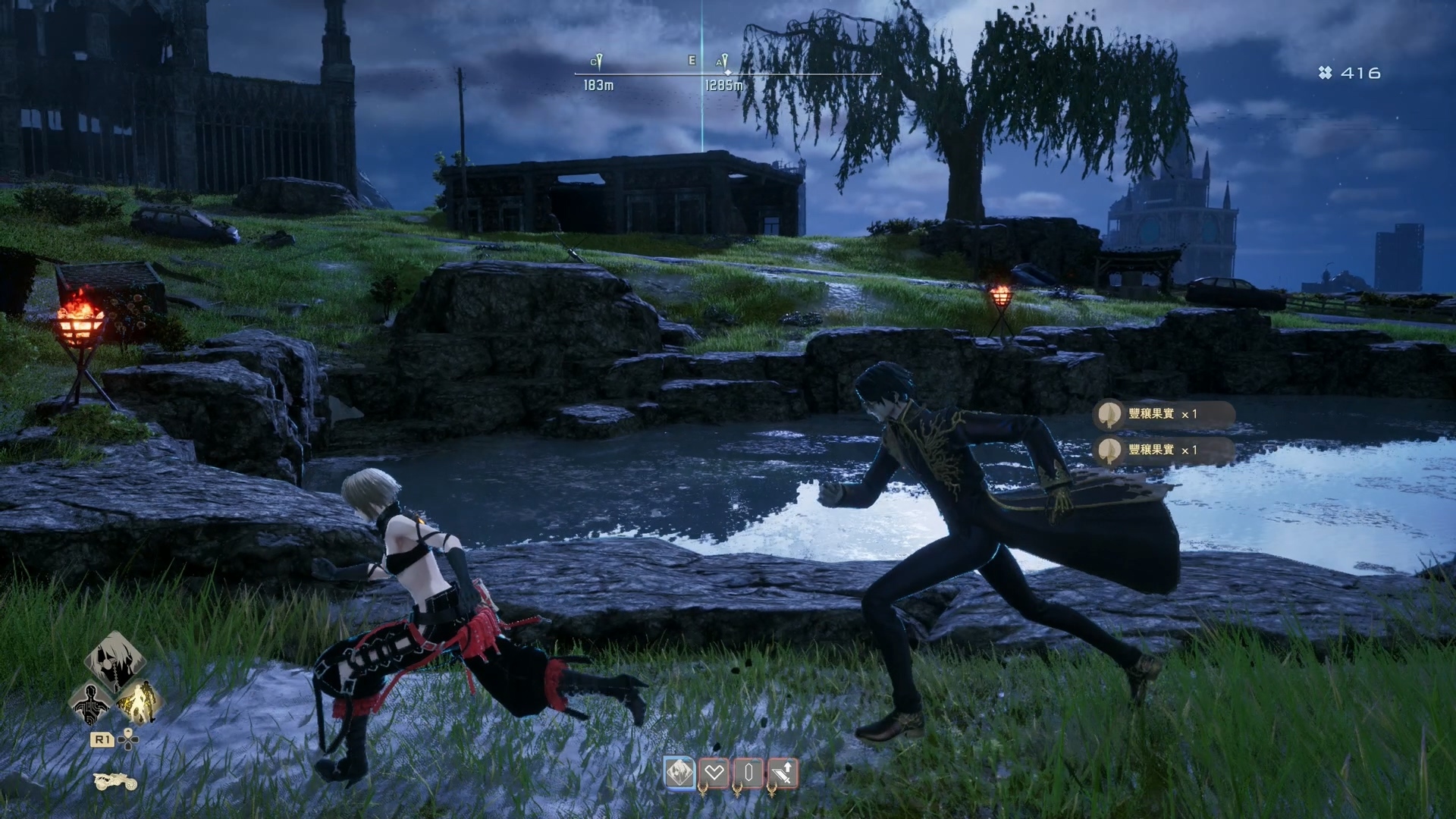The height and width of the screenshot is (819, 1456).
Task: Use the heart item slot
Action: (714, 773)
